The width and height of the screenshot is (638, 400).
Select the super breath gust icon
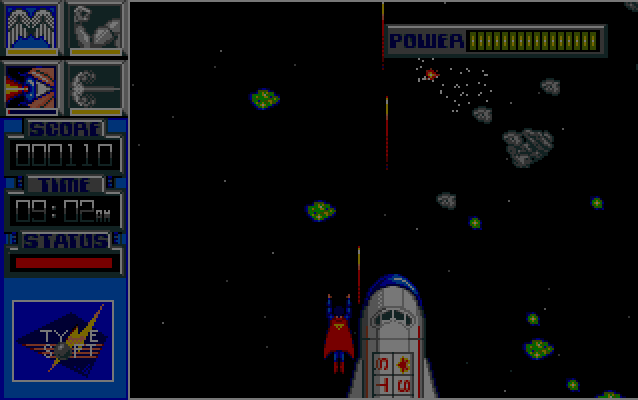[95, 87]
